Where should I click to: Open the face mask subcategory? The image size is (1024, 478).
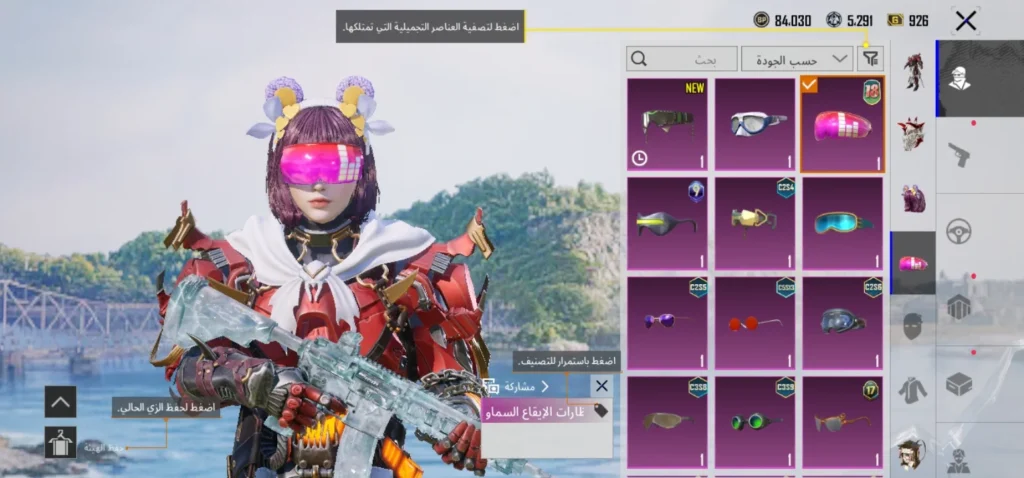click(x=913, y=325)
